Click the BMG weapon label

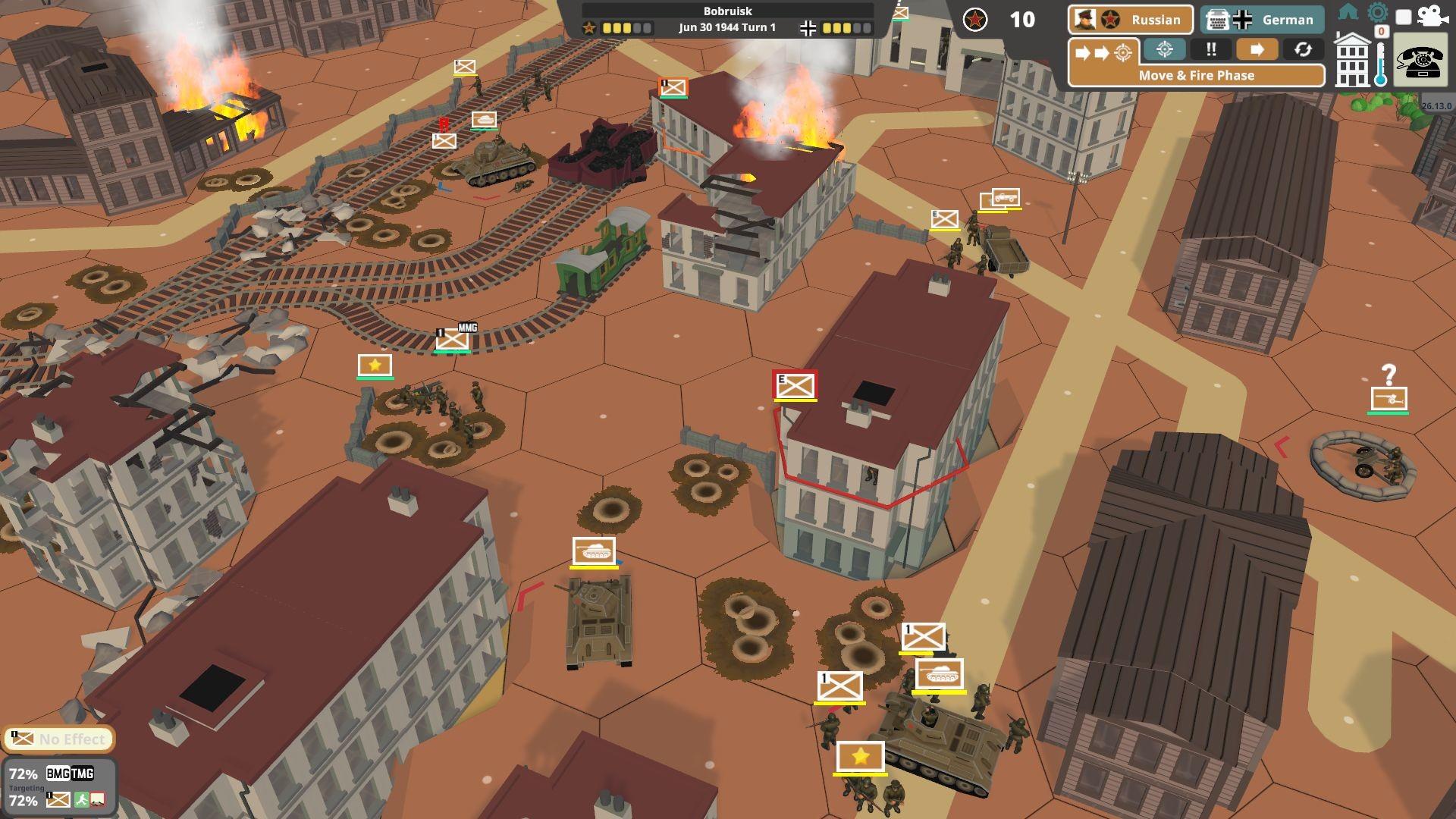pyautogui.click(x=58, y=773)
